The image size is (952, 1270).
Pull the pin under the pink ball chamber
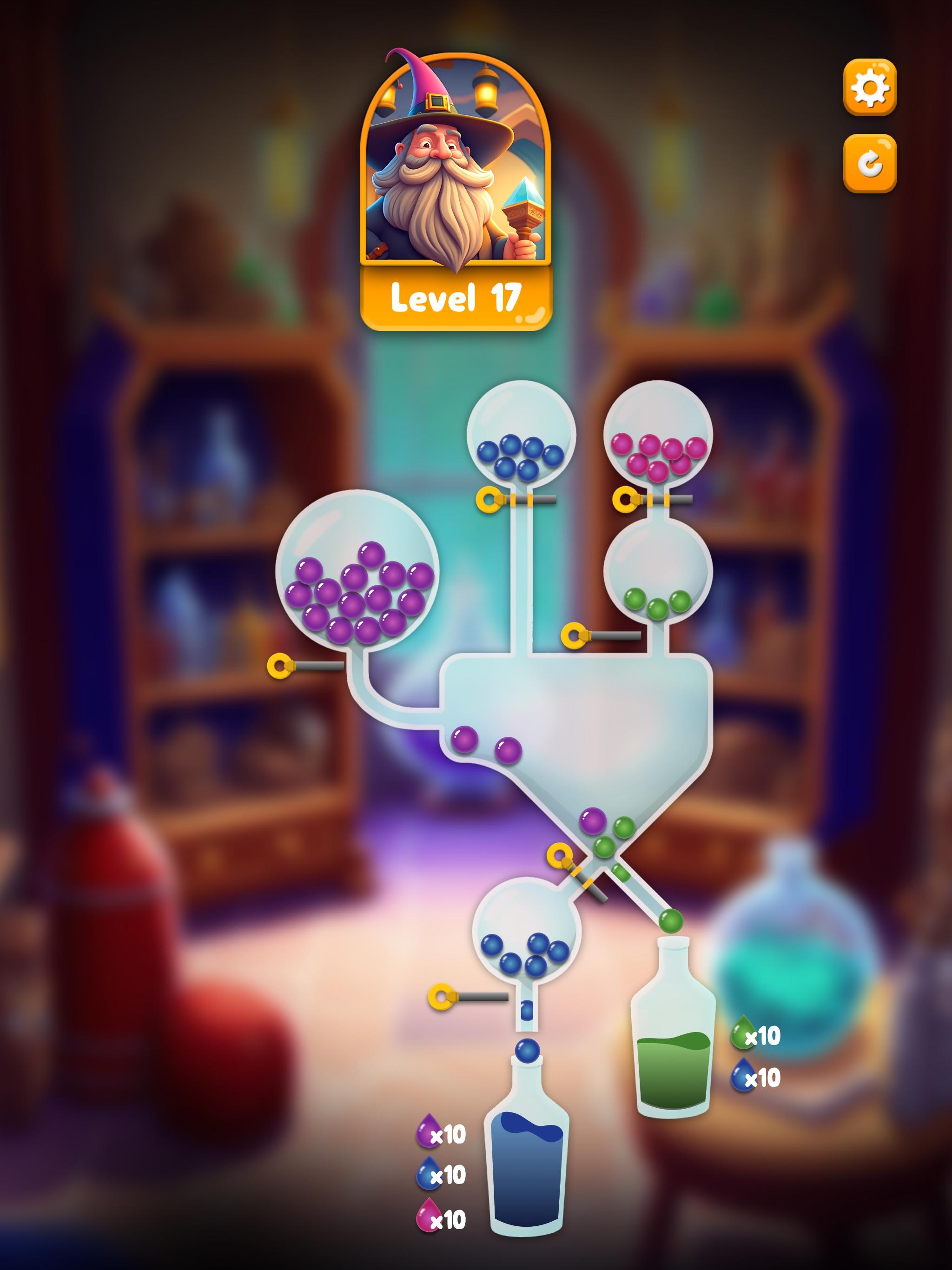625,498
